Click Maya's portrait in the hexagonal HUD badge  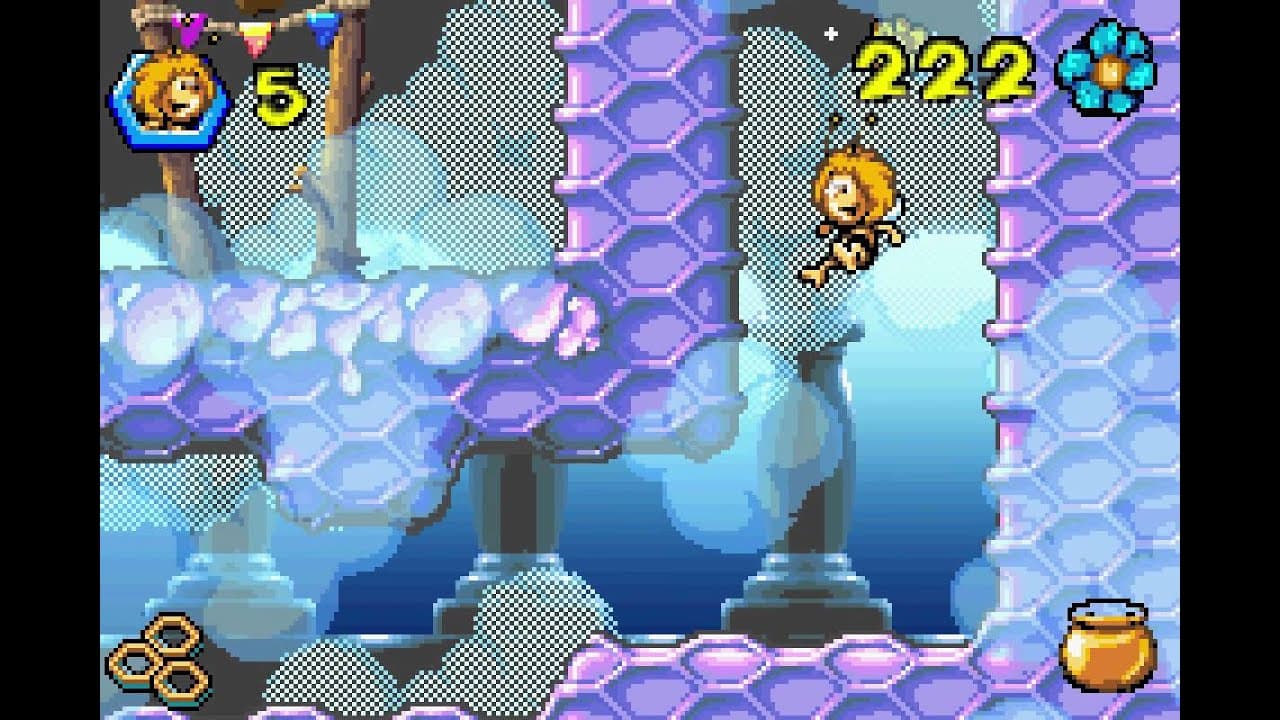coord(168,95)
